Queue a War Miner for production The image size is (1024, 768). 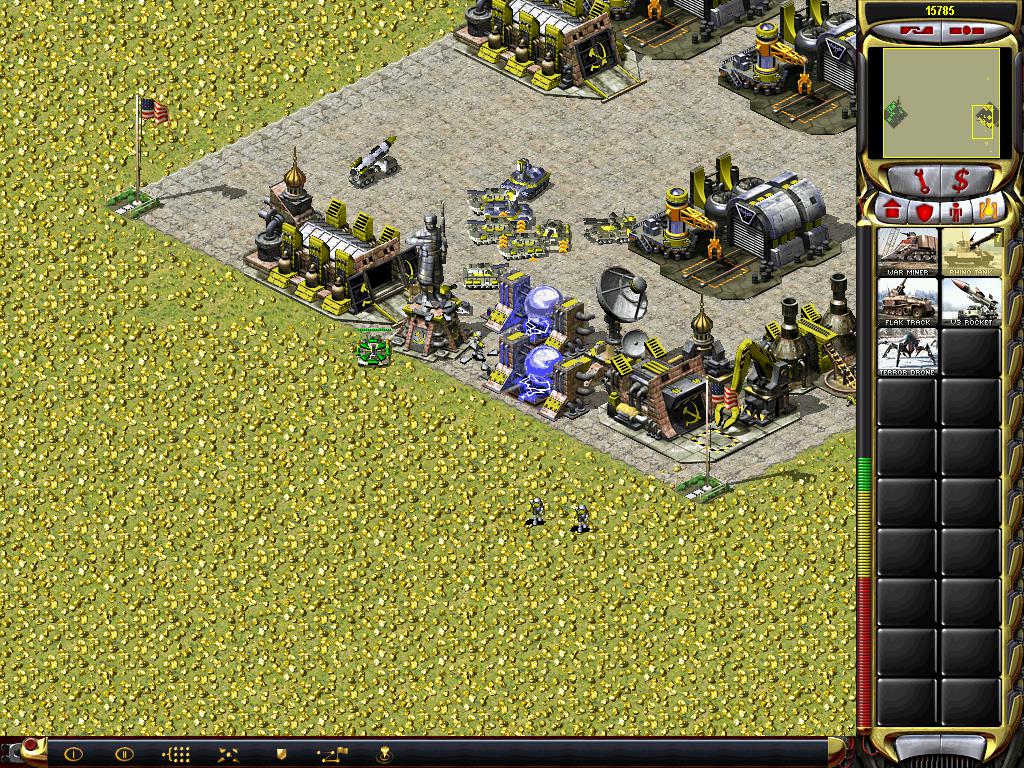coord(908,252)
